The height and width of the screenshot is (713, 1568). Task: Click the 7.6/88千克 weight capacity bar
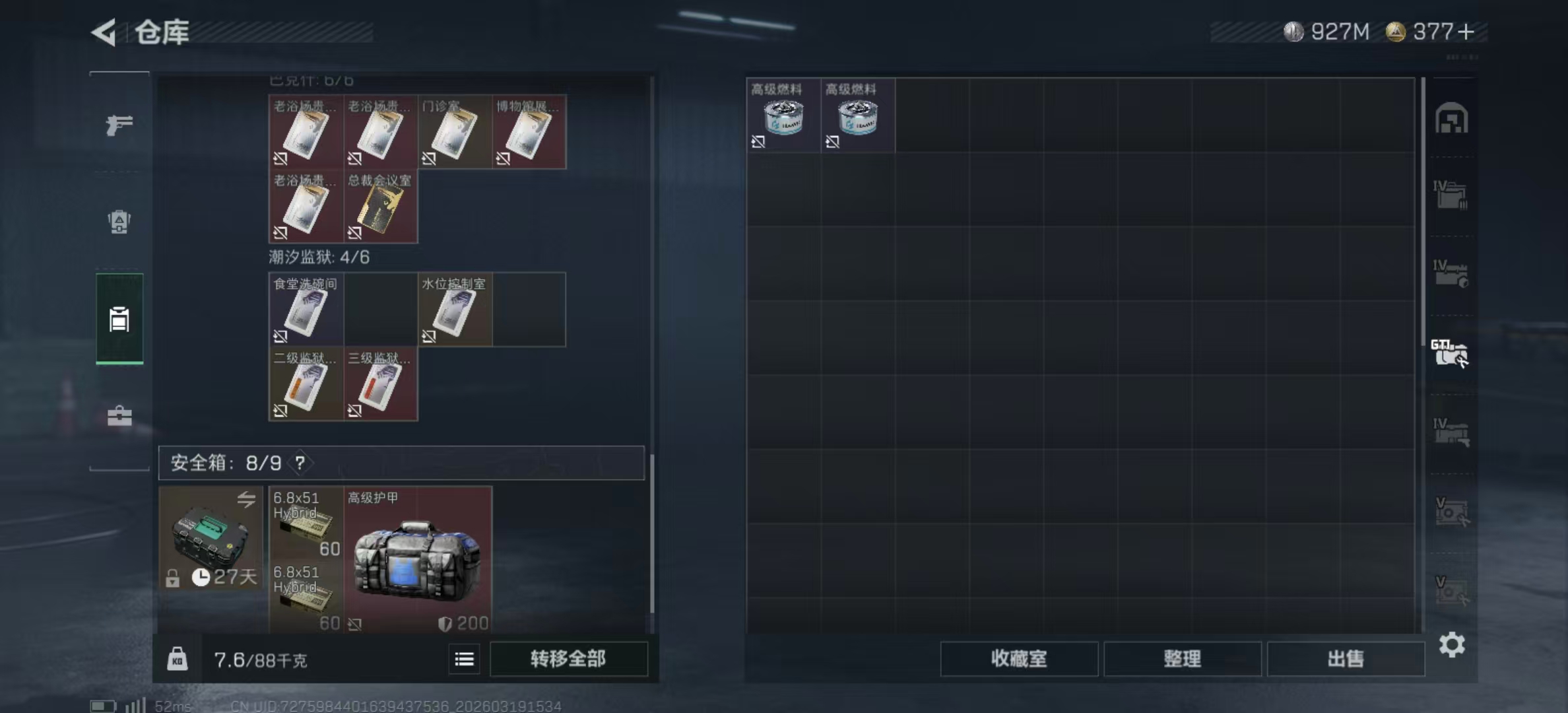261,660
